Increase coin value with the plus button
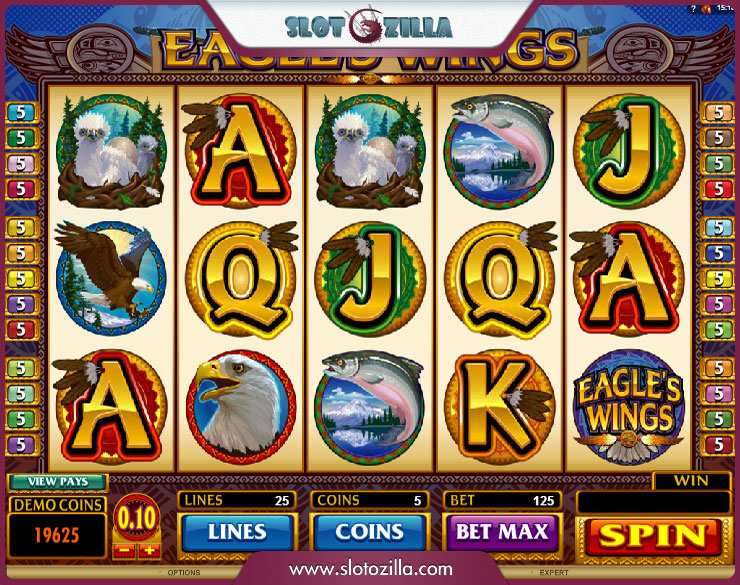The width and height of the screenshot is (740, 585). [x=150, y=549]
